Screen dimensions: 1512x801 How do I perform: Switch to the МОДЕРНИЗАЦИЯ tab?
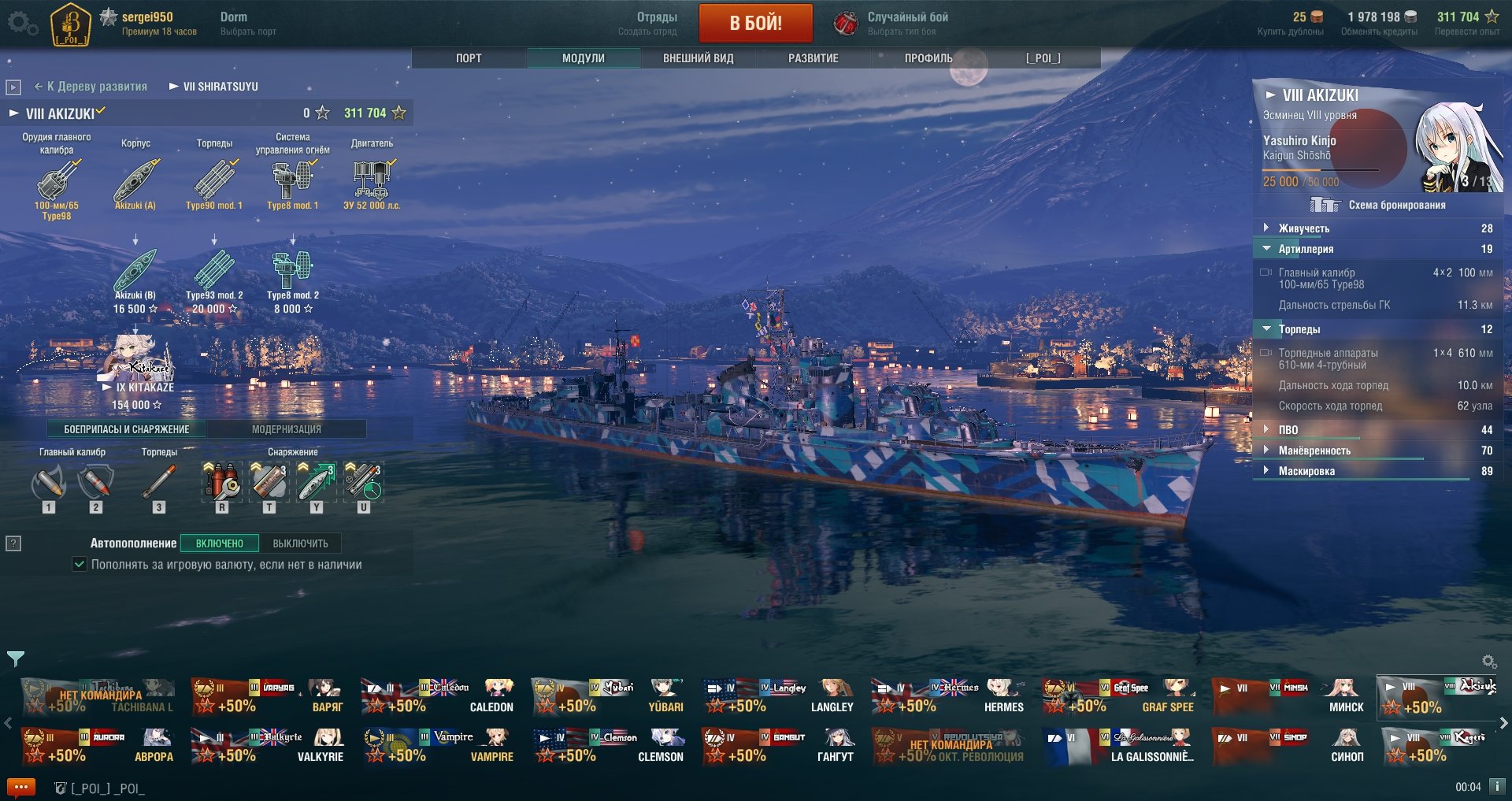coord(286,429)
